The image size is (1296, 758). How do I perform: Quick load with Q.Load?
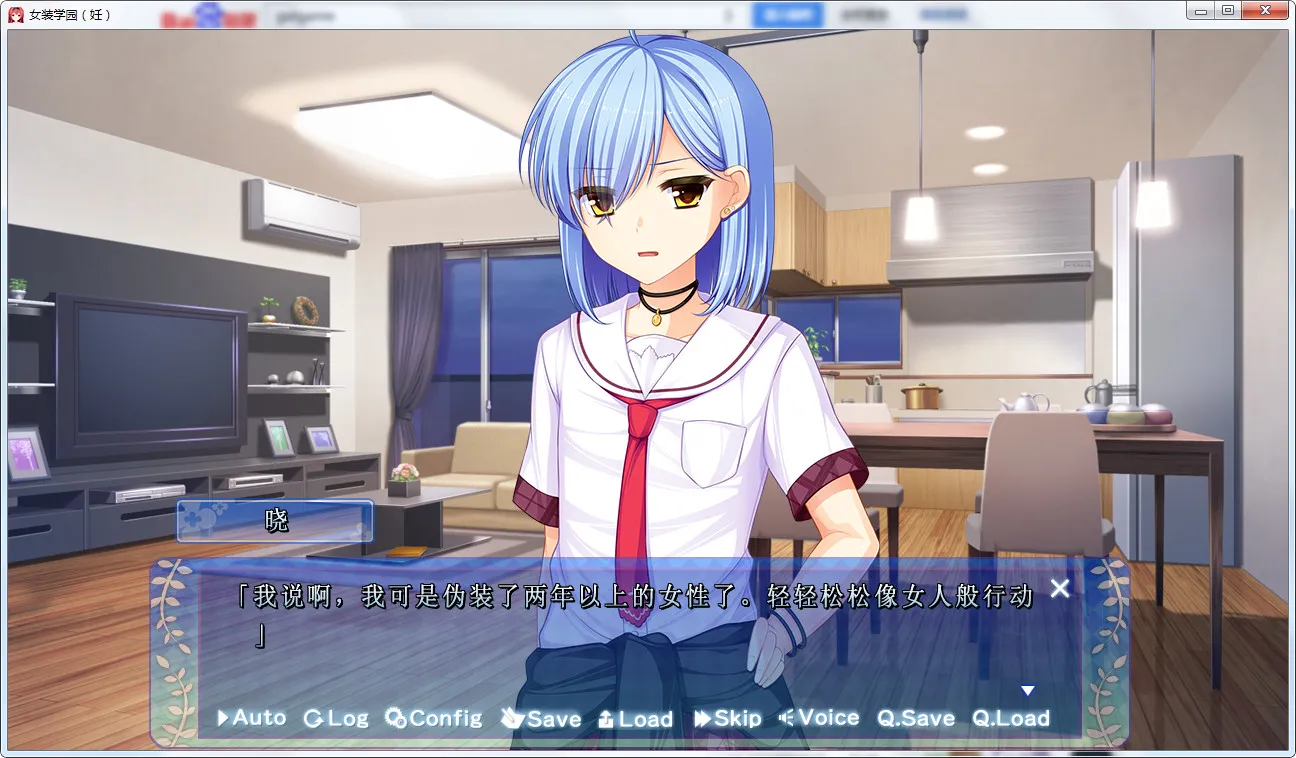(1011, 718)
